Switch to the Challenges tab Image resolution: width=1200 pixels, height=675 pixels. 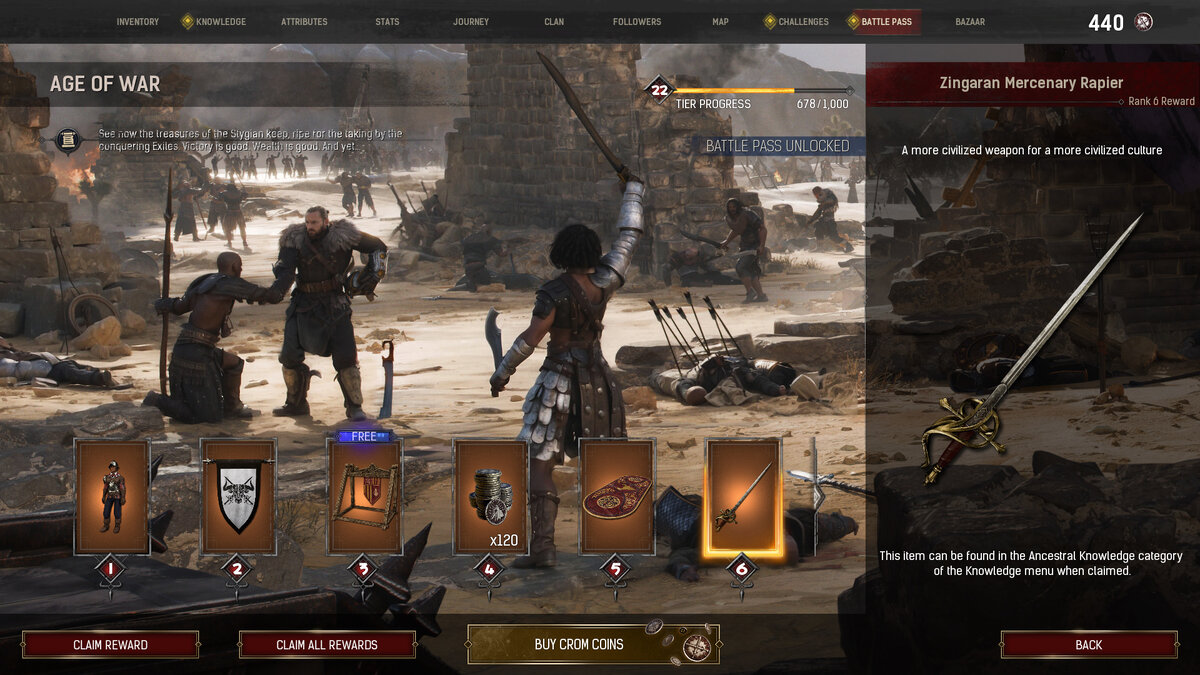803,22
